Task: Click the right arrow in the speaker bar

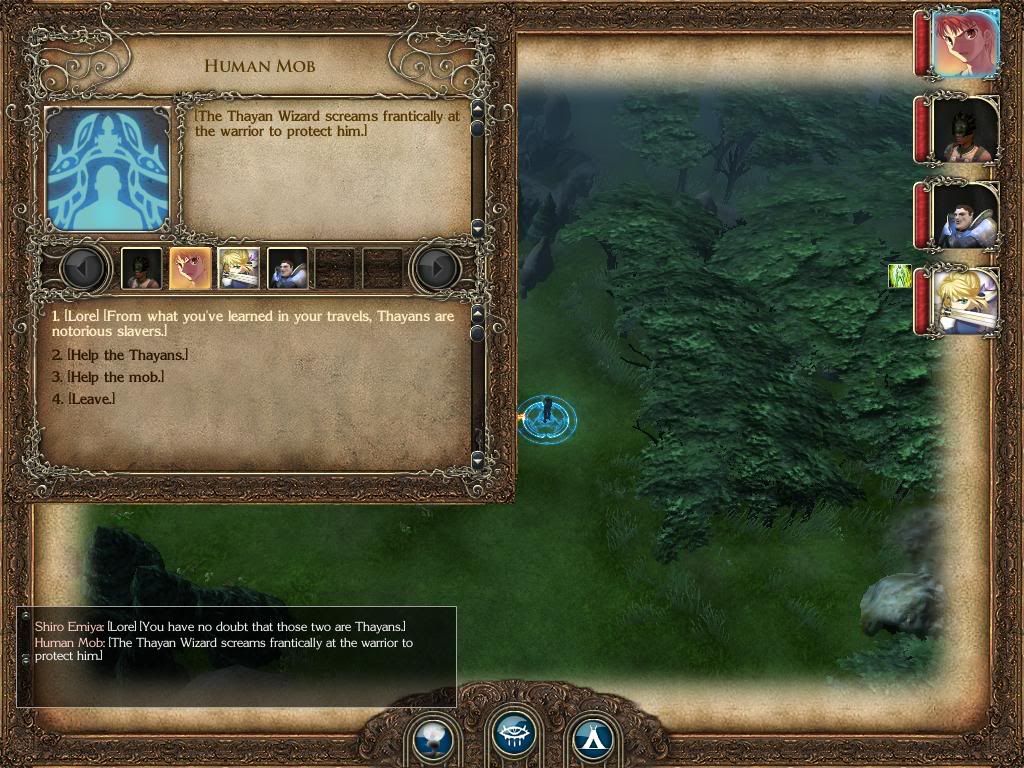Action: [436, 268]
